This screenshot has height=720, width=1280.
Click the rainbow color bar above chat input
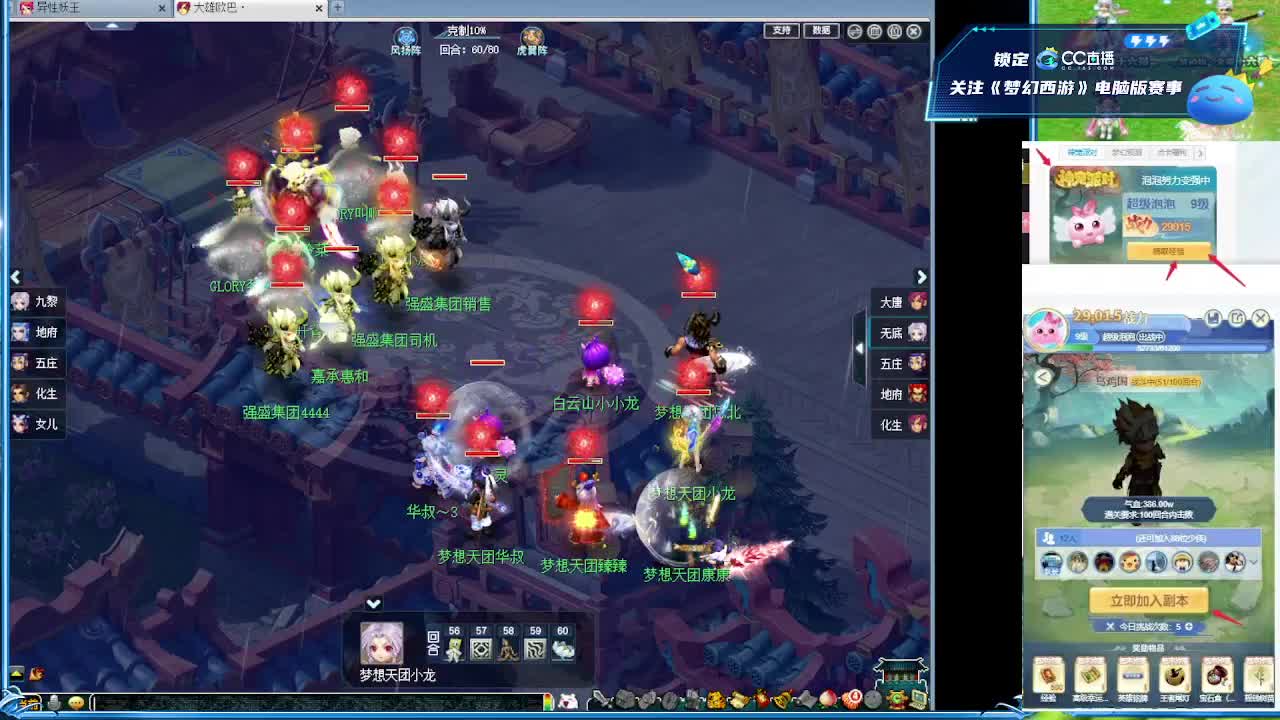tap(548, 699)
